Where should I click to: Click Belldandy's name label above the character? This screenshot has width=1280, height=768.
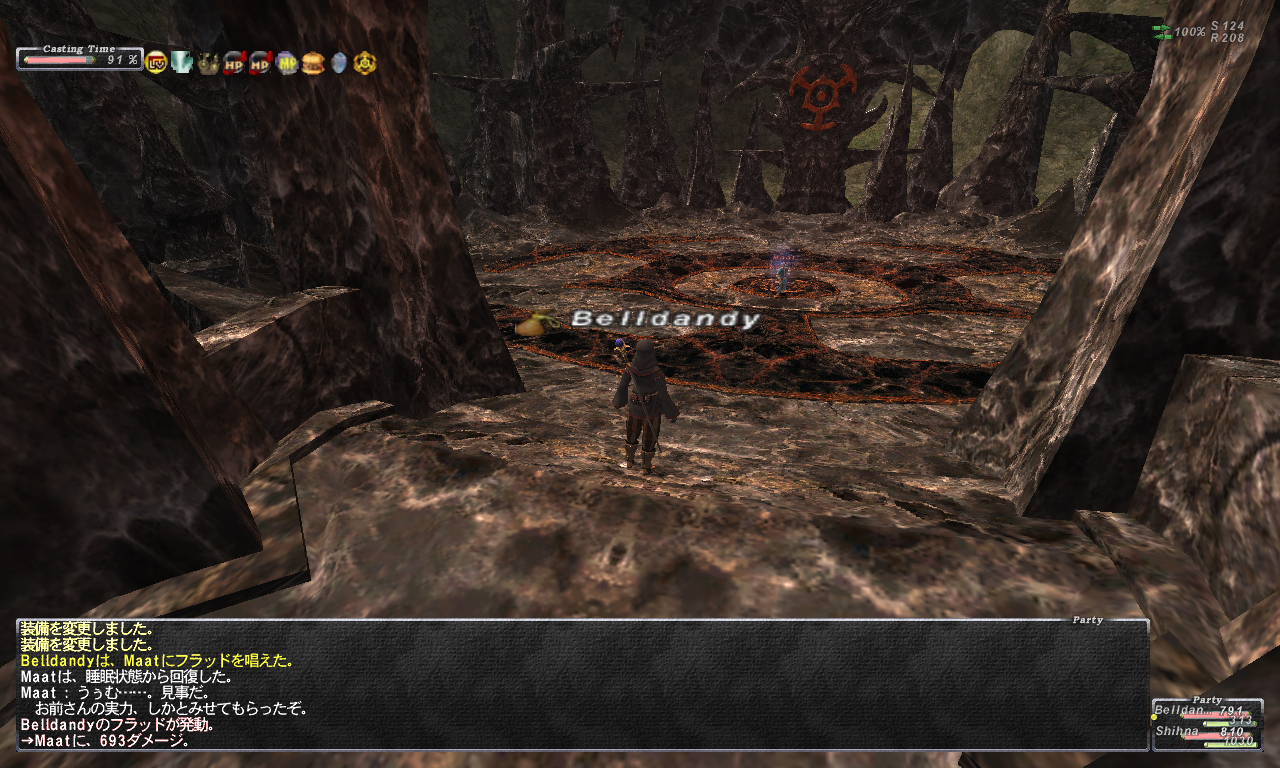[666, 320]
